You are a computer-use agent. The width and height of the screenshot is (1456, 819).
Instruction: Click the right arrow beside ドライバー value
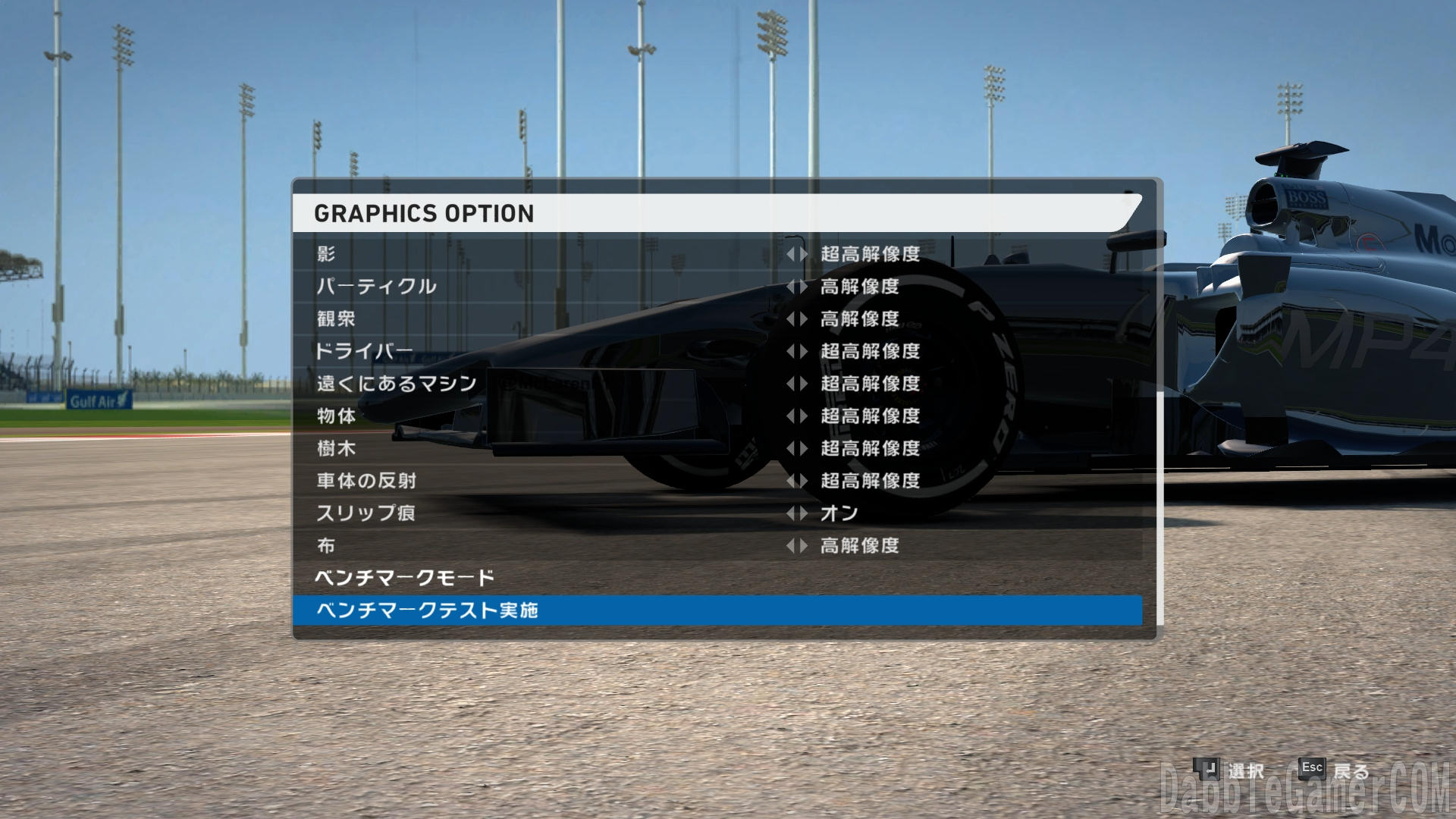pos(803,351)
